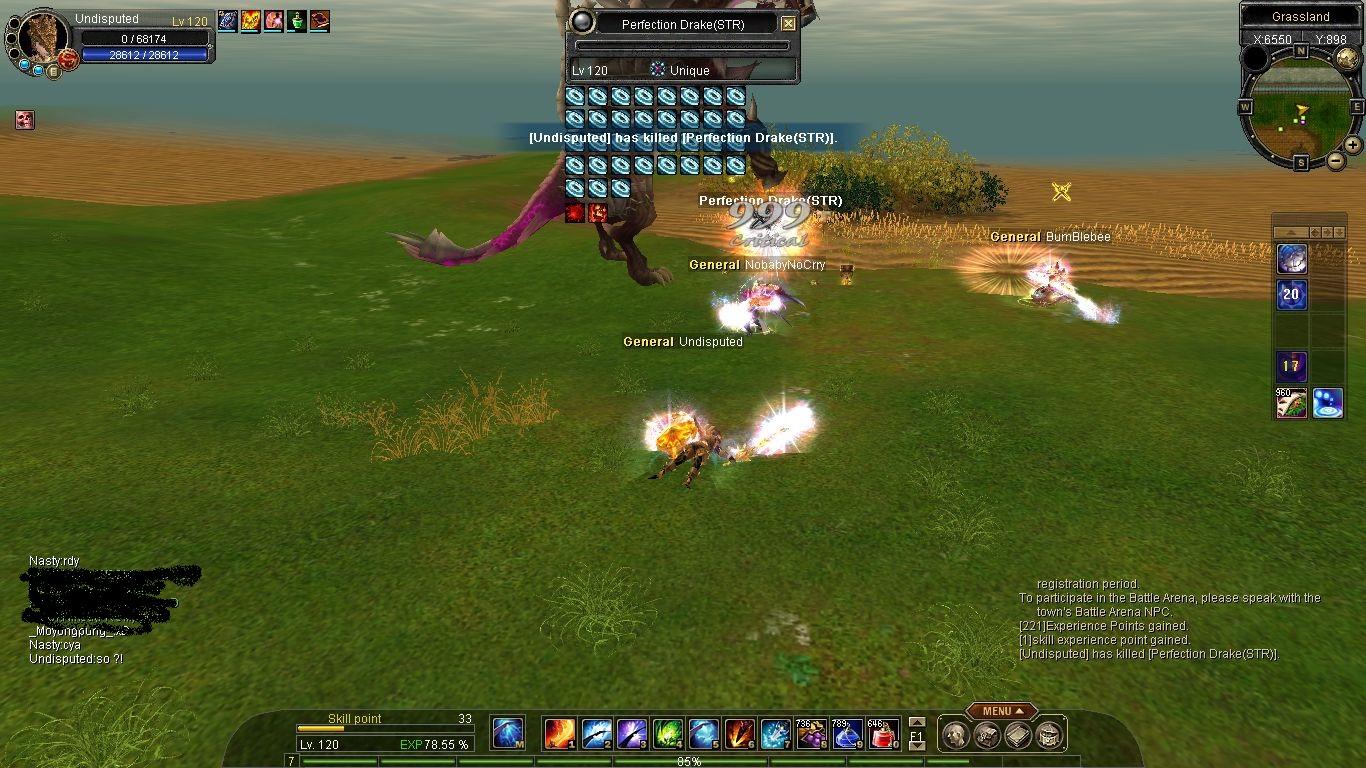This screenshot has height=768, width=1366.
Task: Select the skill slot marked M
Action: pos(508,734)
